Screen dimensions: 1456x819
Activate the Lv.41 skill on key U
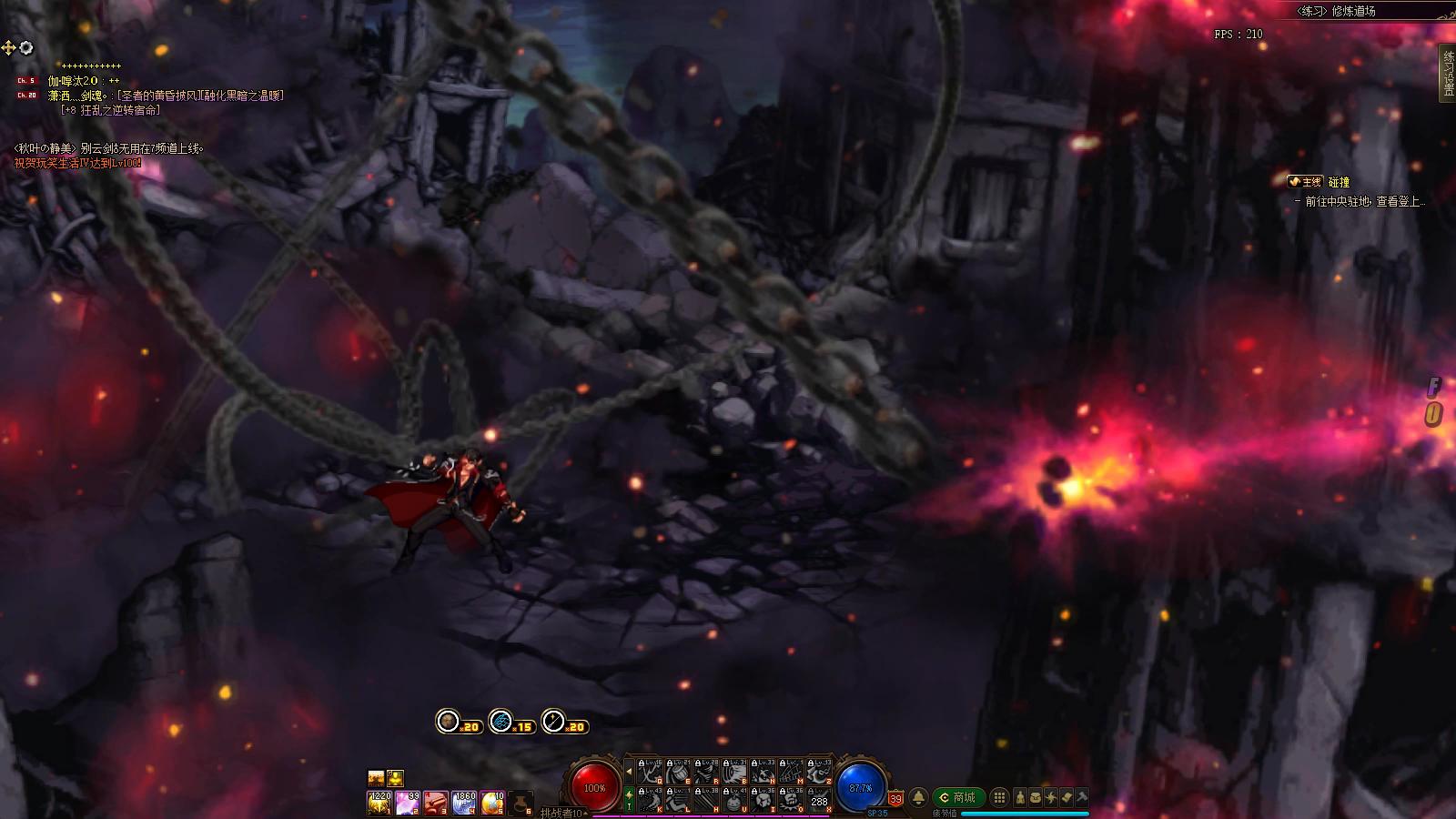click(x=734, y=800)
